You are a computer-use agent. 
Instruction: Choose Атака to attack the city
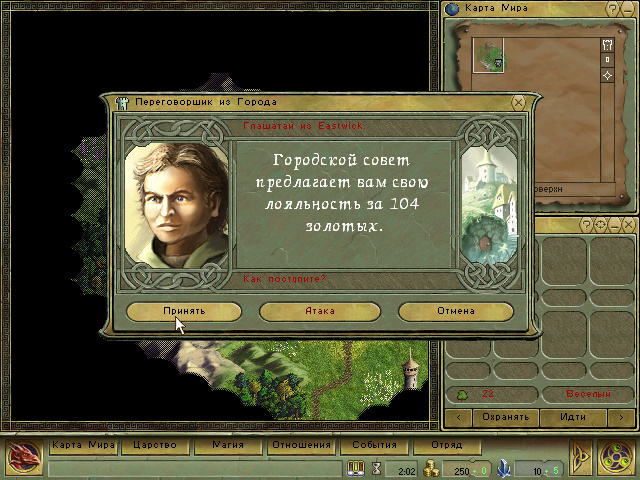(x=319, y=311)
